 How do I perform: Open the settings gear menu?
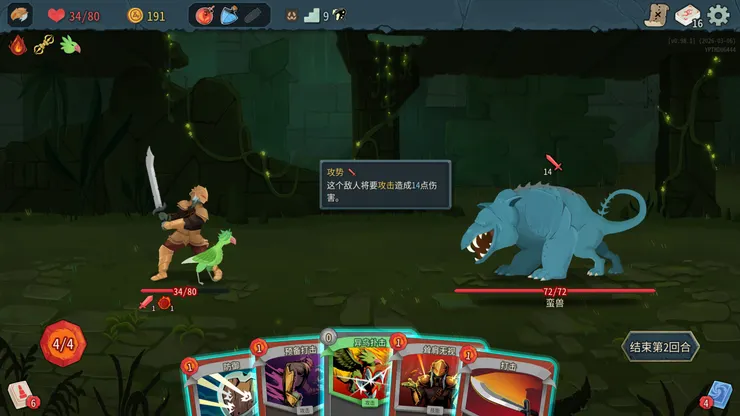(x=718, y=15)
